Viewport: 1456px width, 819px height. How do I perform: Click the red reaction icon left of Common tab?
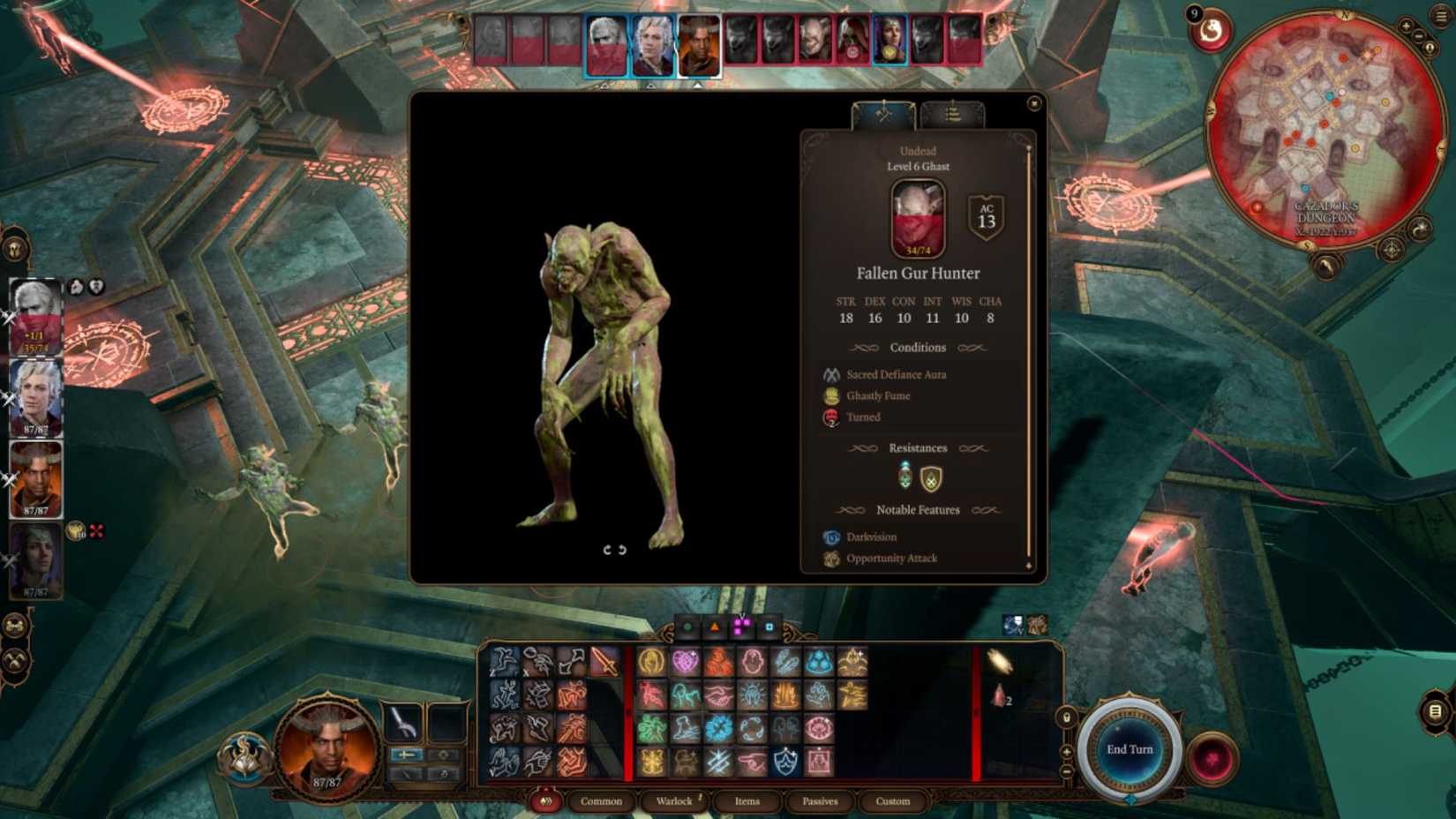coord(544,802)
